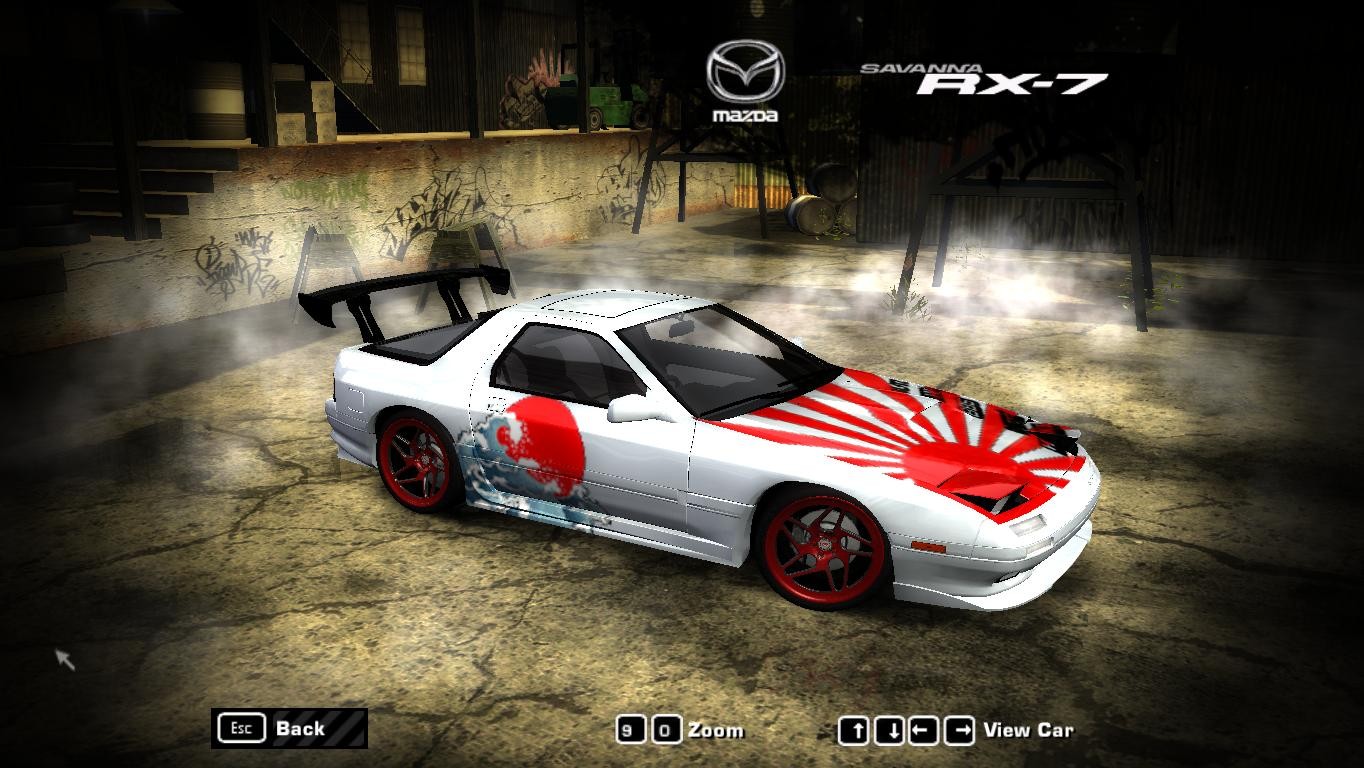
Task: Click the View Car text label
Action: pyautogui.click(x=1028, y=730)
